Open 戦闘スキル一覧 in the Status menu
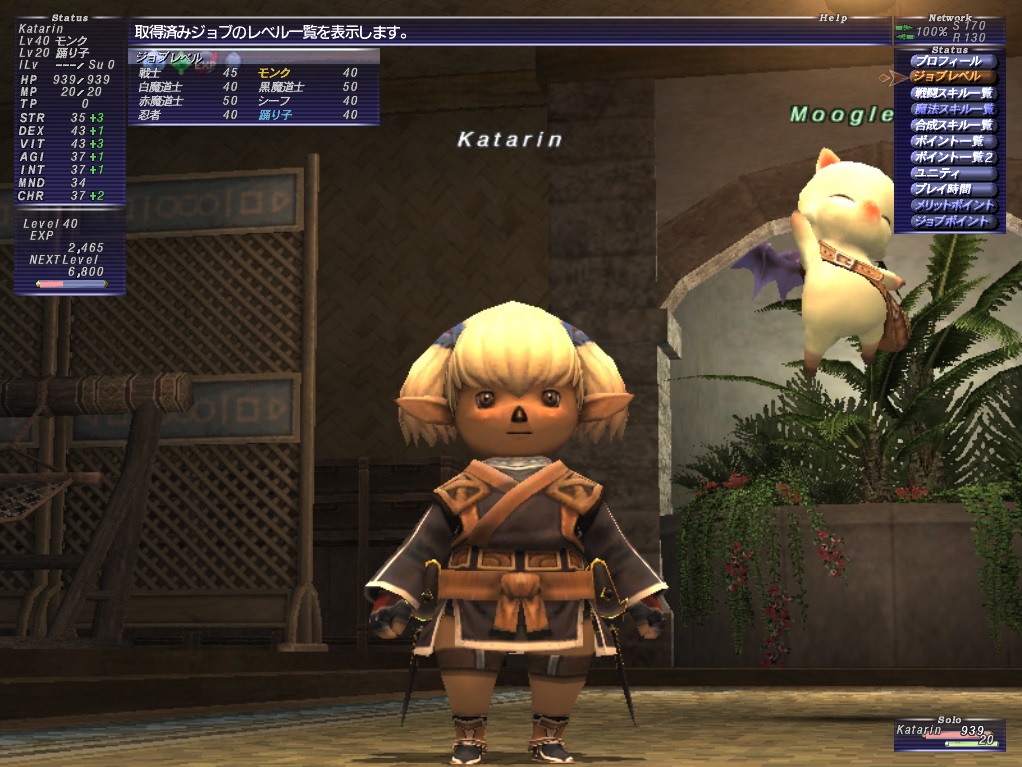Image resolution: width=1022 pixels, height=767 pixels. click(x=953, y=93)
